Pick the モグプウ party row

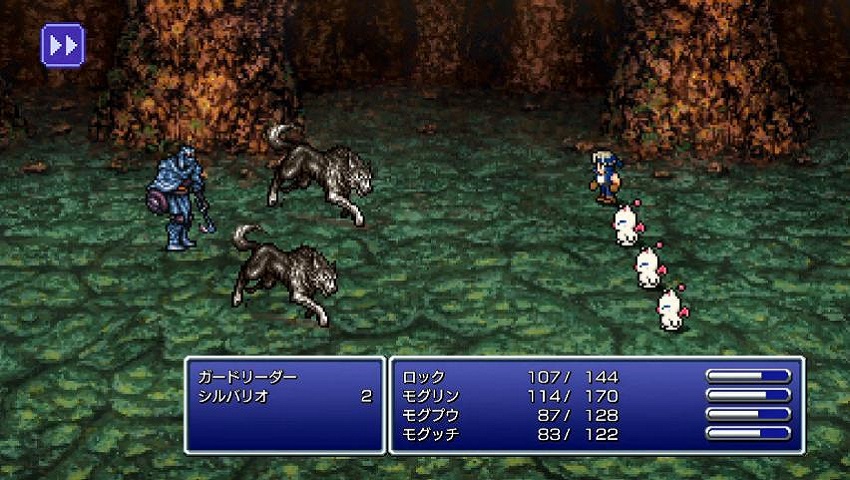pyautogui.click(x=431, y=415)
